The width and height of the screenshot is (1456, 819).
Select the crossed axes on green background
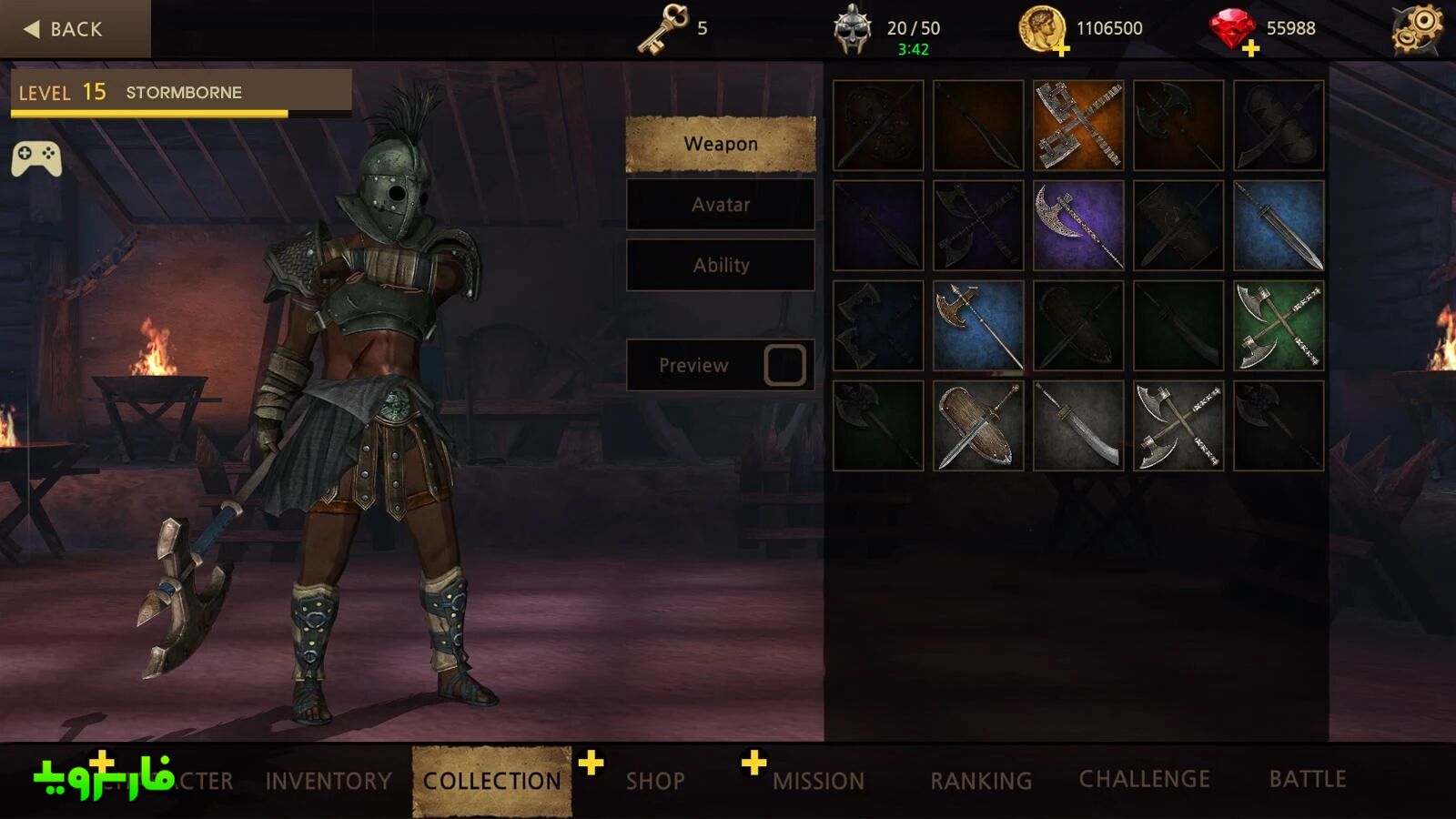pos(1279,326)
